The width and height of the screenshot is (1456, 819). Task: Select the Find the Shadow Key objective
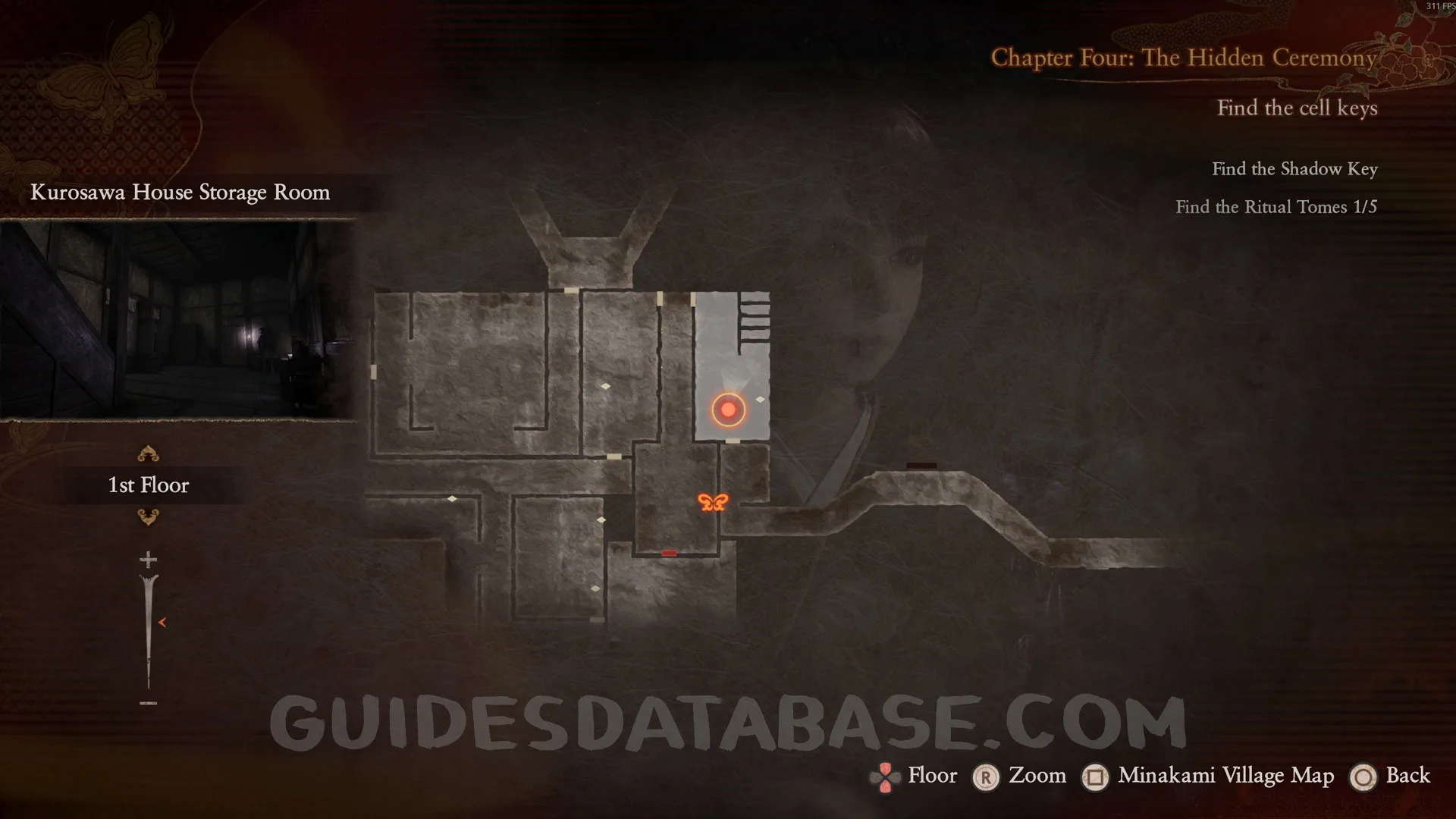click(1294, 169)
